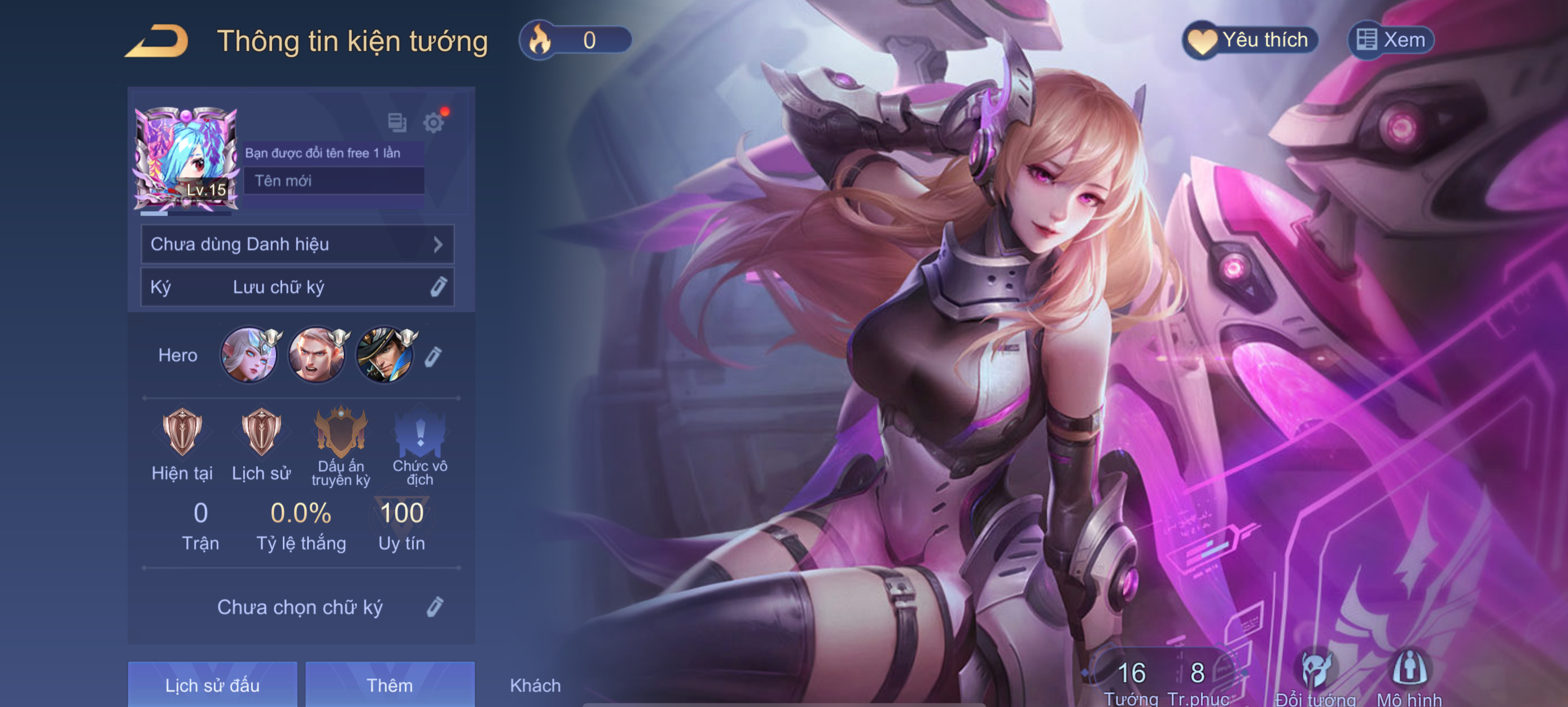Open the settings gear with red notification dot
1568x707 pixels.
[x=435, y=124]
